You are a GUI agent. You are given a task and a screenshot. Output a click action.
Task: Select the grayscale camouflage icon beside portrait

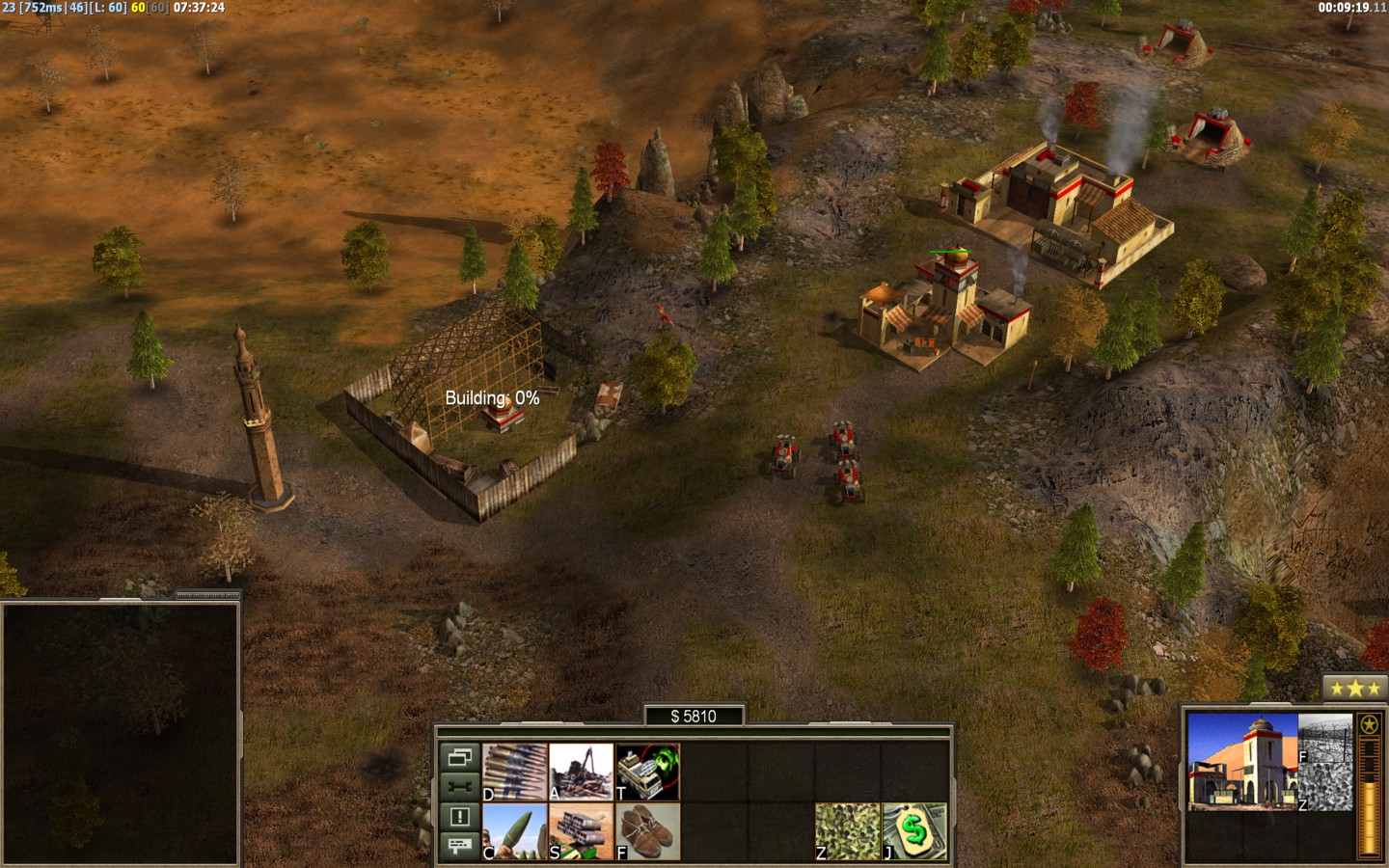pyautogui.click(x=1325, y=787)
